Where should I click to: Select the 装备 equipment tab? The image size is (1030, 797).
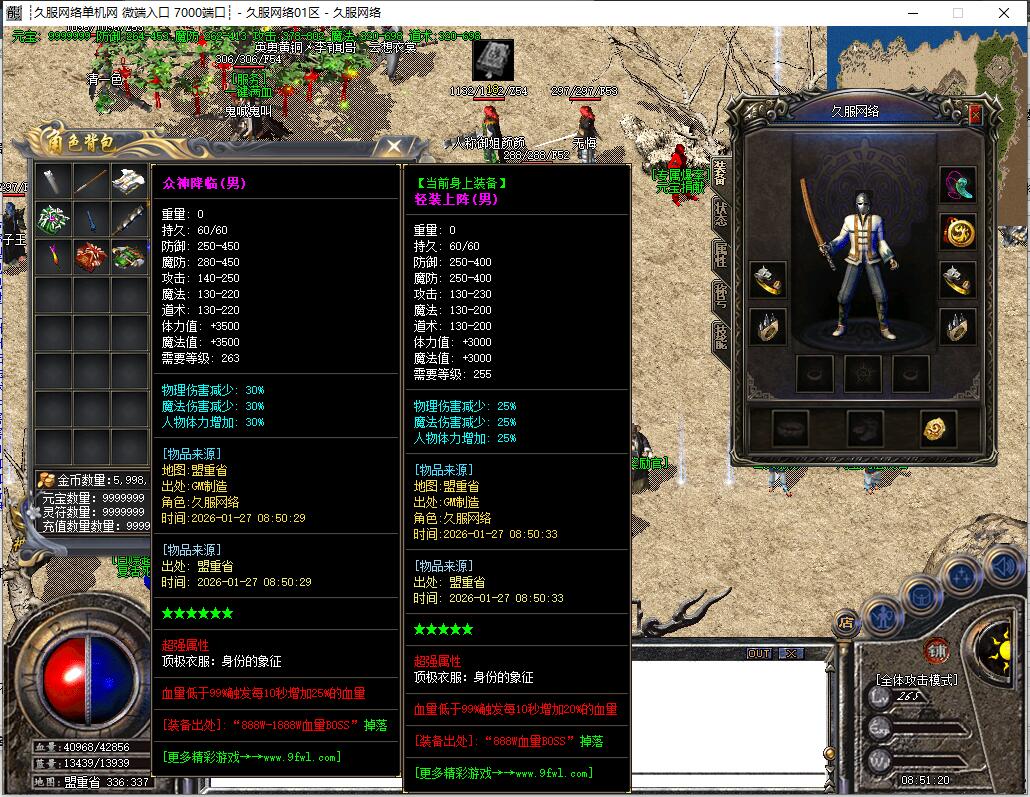pos(720,171)
